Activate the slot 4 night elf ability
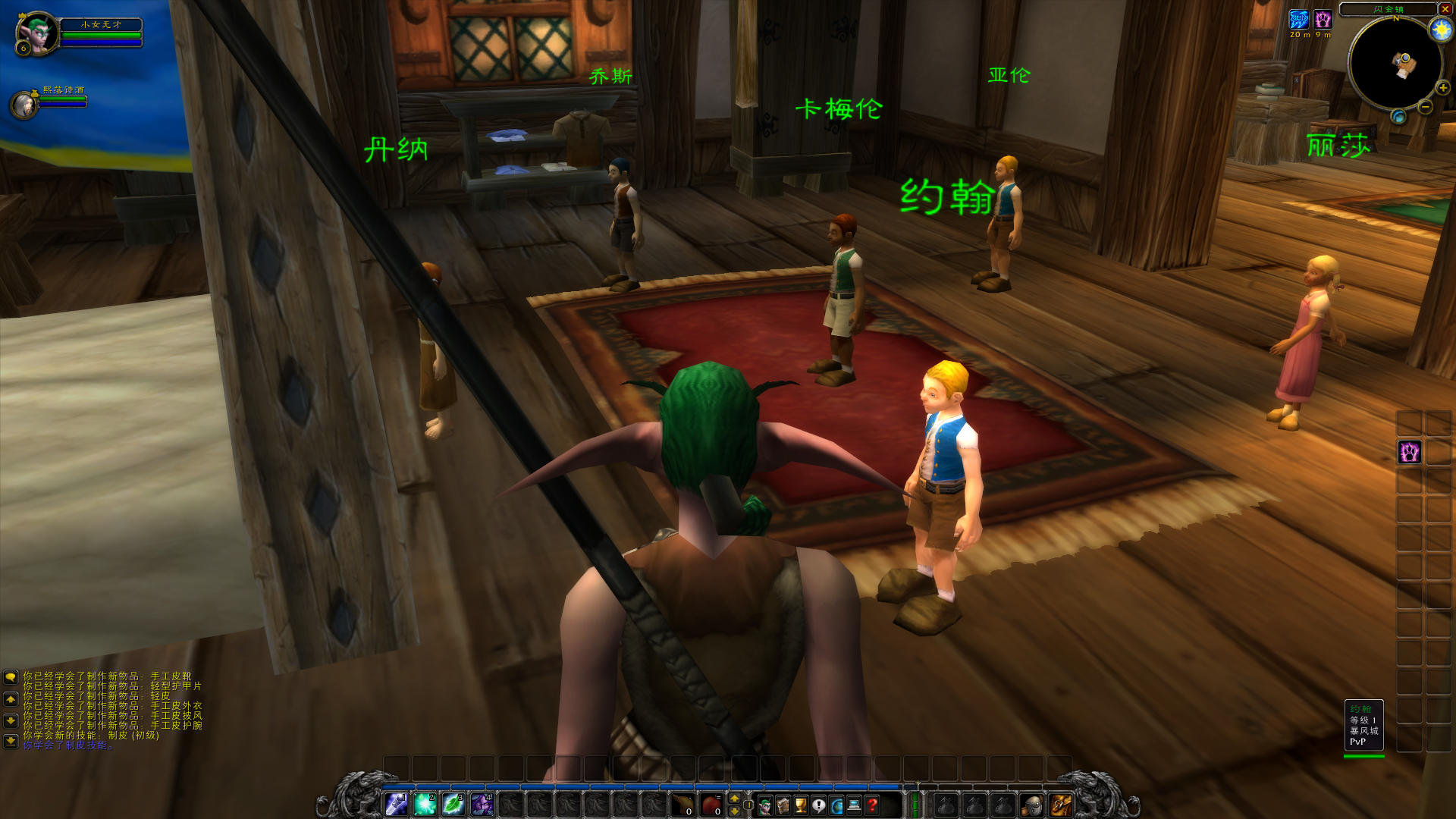This screenshot has height=819, width=1456. pos(482,805)
